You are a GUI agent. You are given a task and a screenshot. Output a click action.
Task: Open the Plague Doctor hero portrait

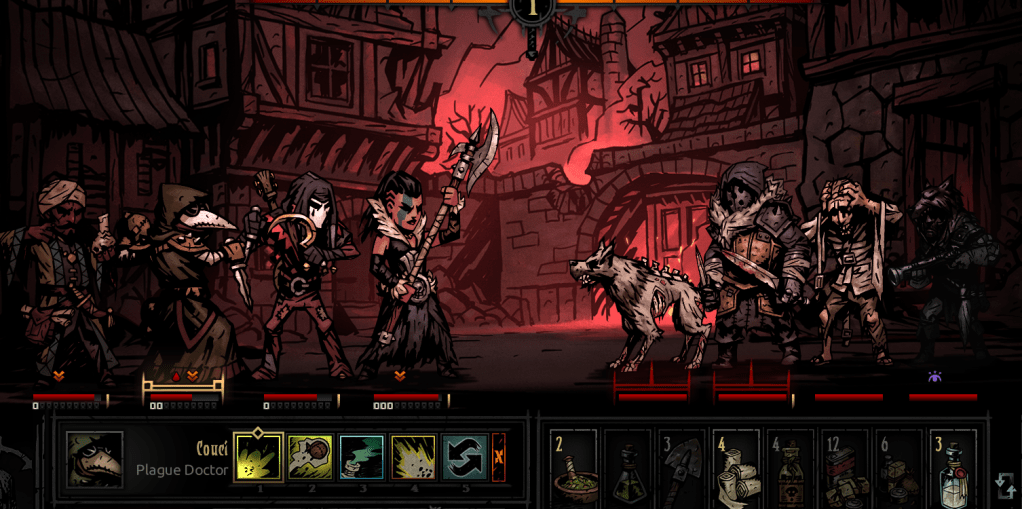[x=95, y=460]
